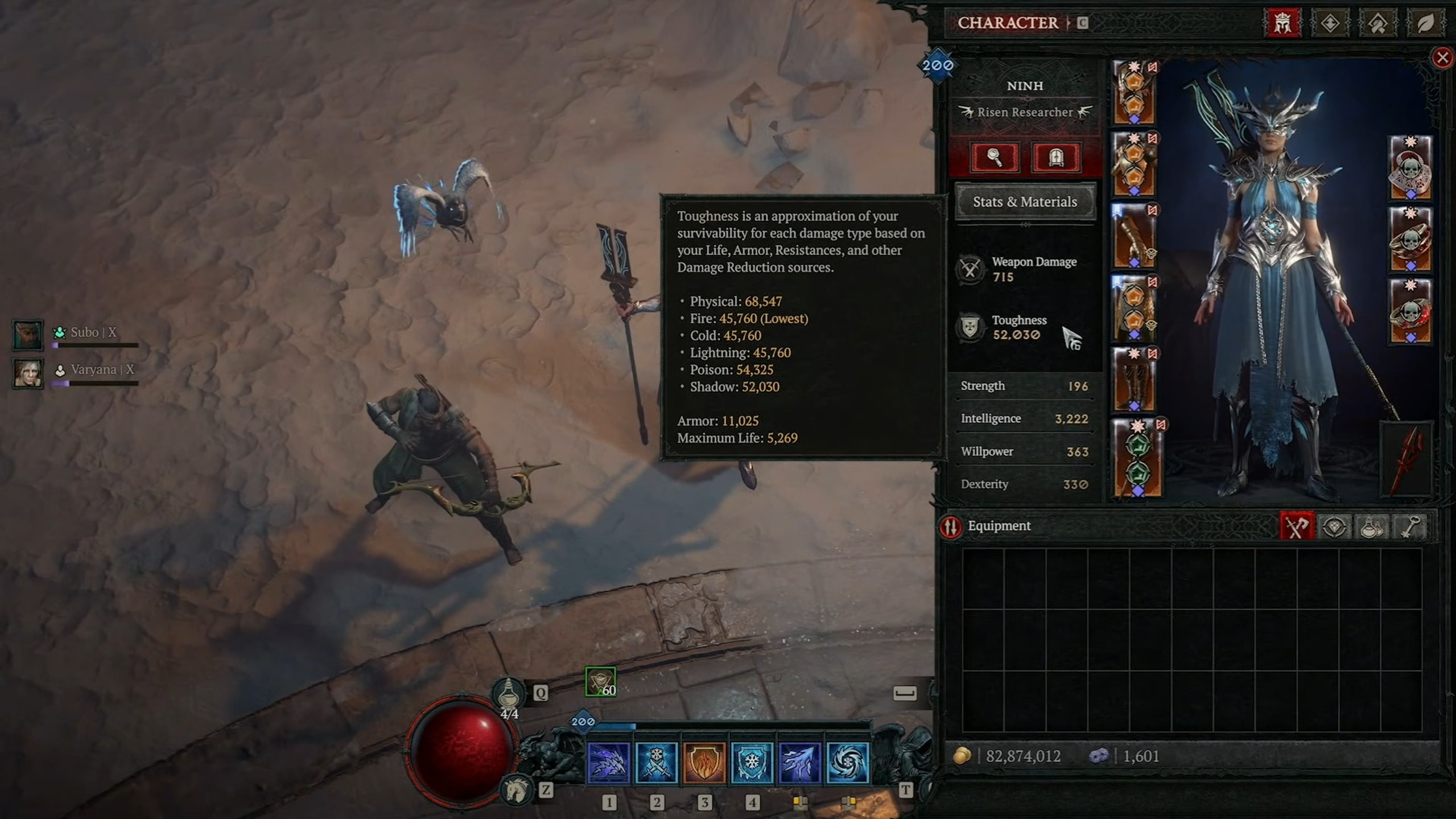Cast the crossed ice swords skill
The height and width of the screenshot is (819, 1456).
[x=656, y=763]
